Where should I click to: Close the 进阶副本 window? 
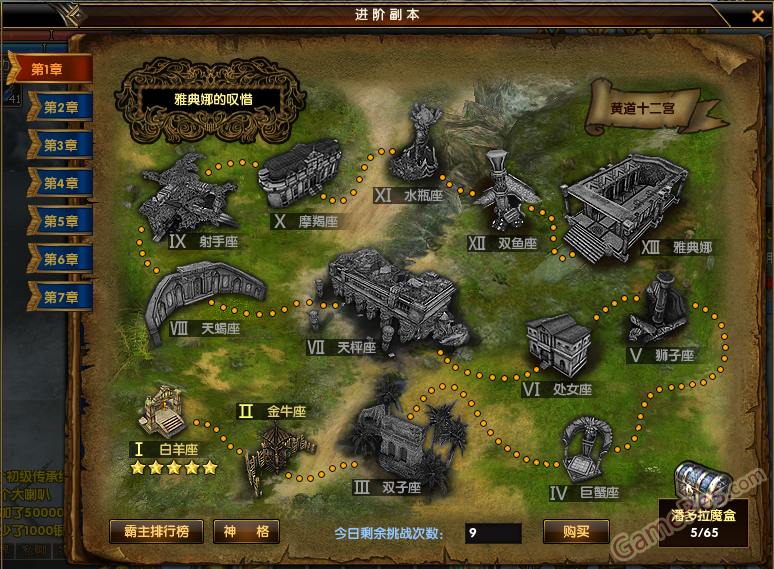[x=757, y=15]
